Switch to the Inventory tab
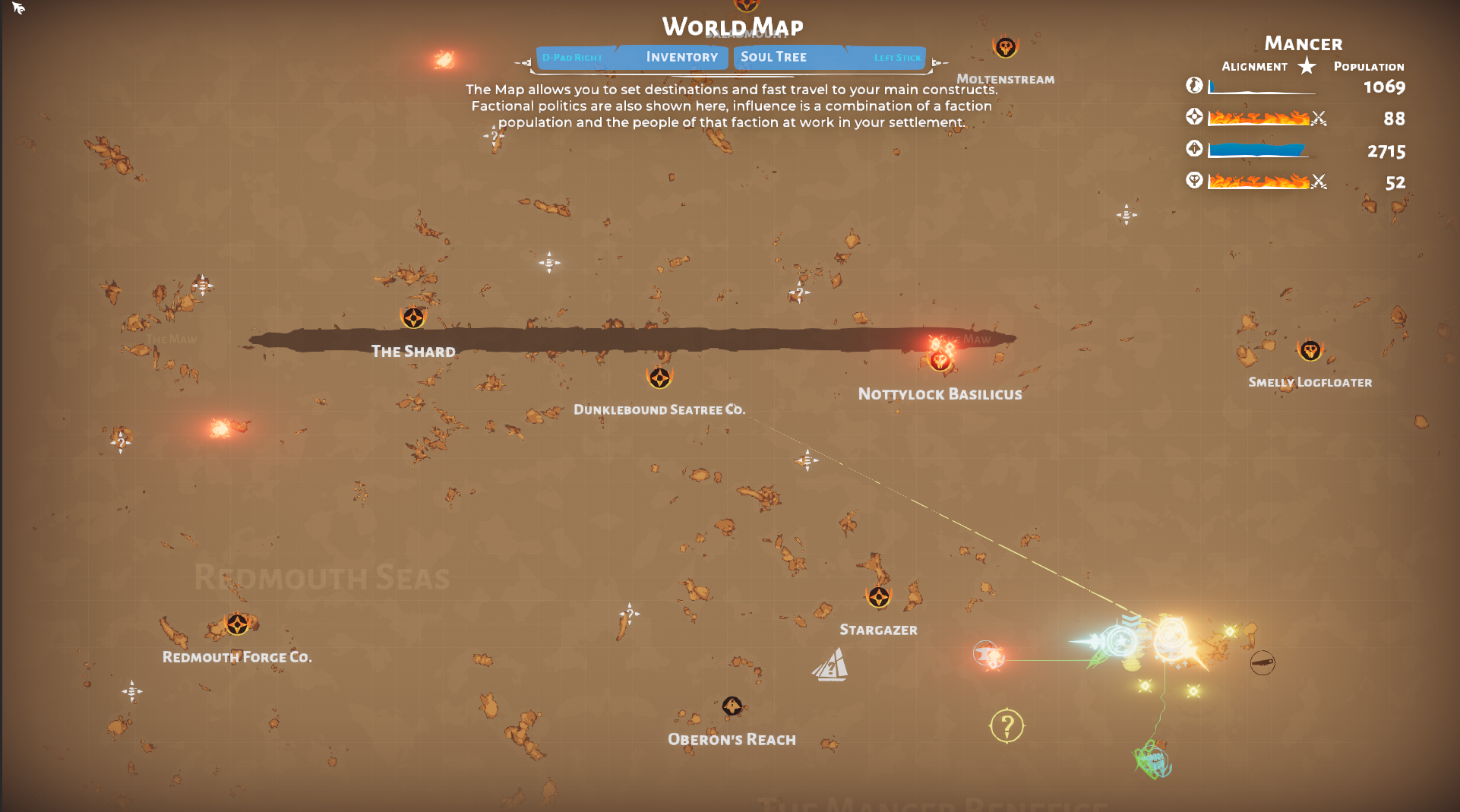The image size is (1460, 812). coord(681,56)
